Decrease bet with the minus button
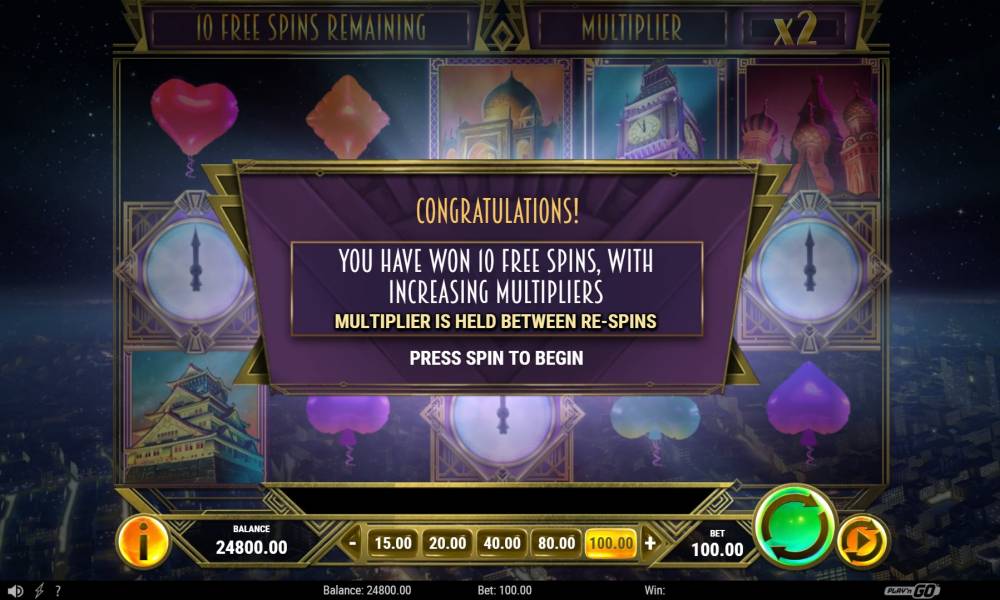The width and height of the screenshot is (1000, 600). pyautogui.click(x=354, y=543)
